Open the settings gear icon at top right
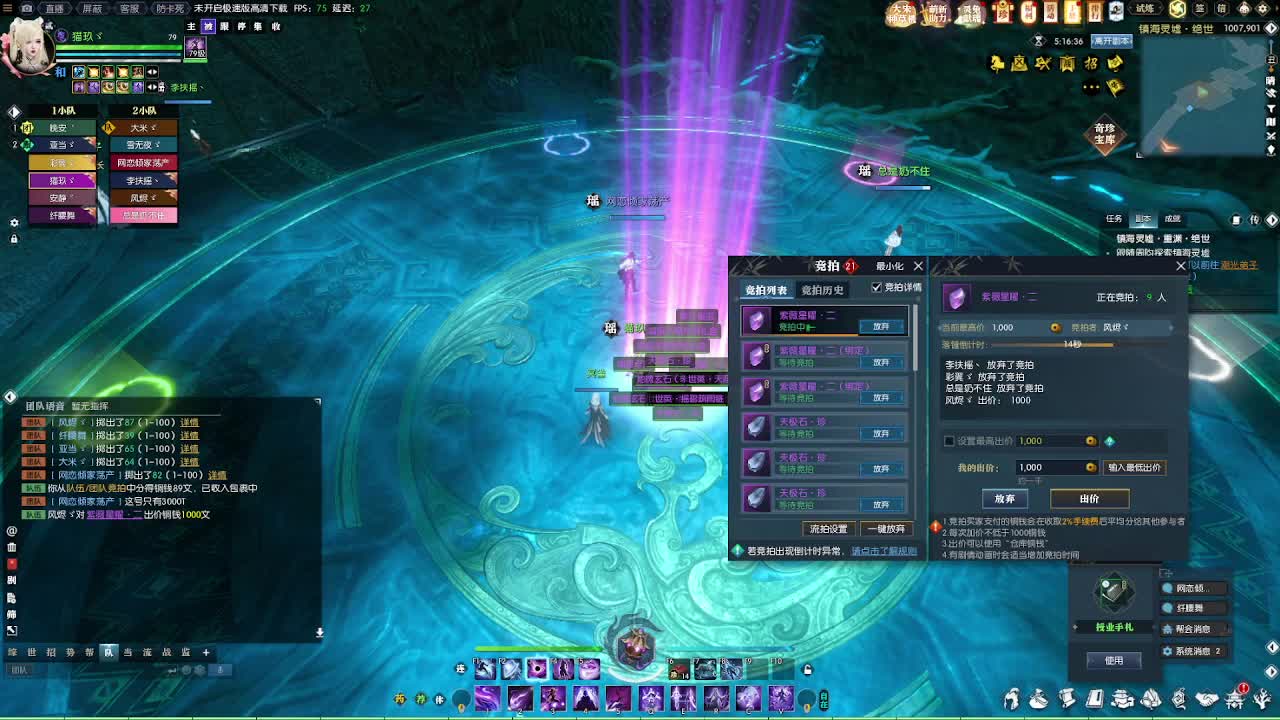 pos(1263,8)
